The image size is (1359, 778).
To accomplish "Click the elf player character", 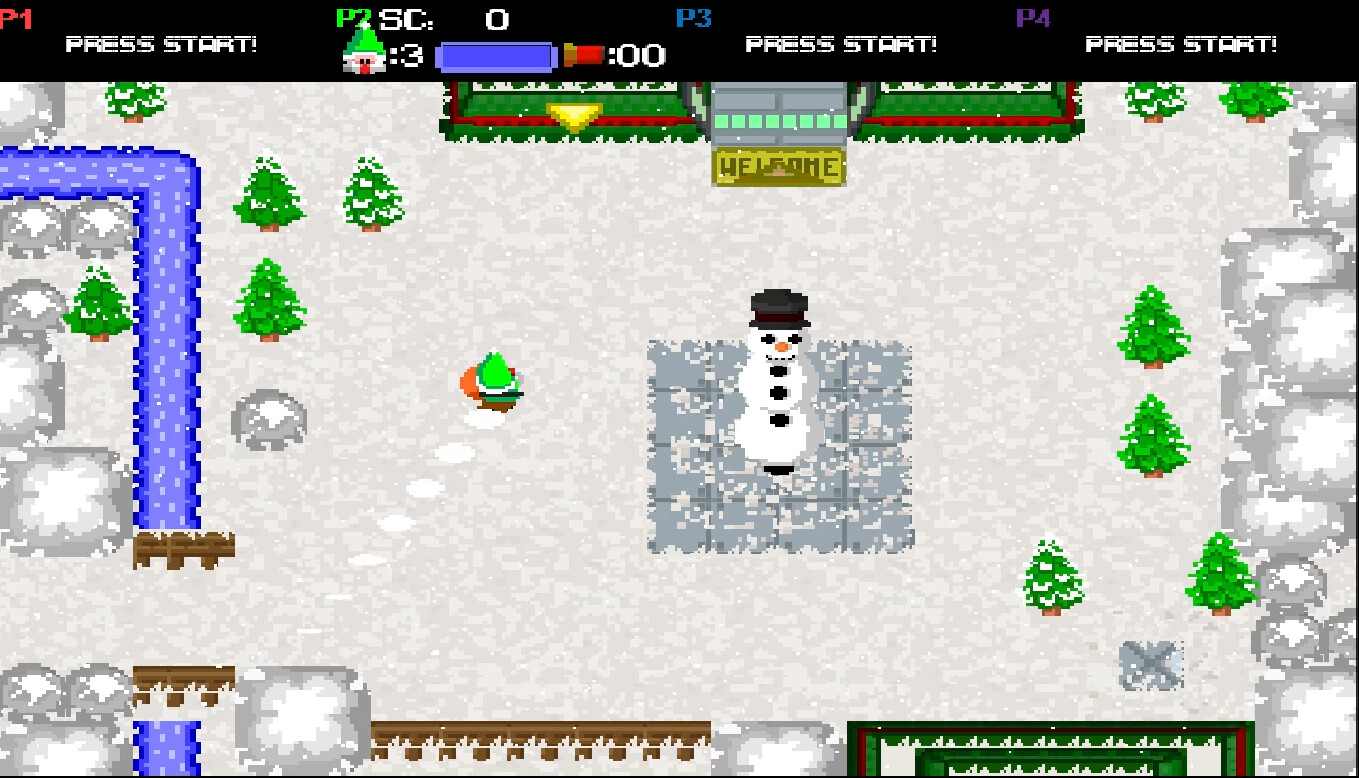I will point(492,380).
